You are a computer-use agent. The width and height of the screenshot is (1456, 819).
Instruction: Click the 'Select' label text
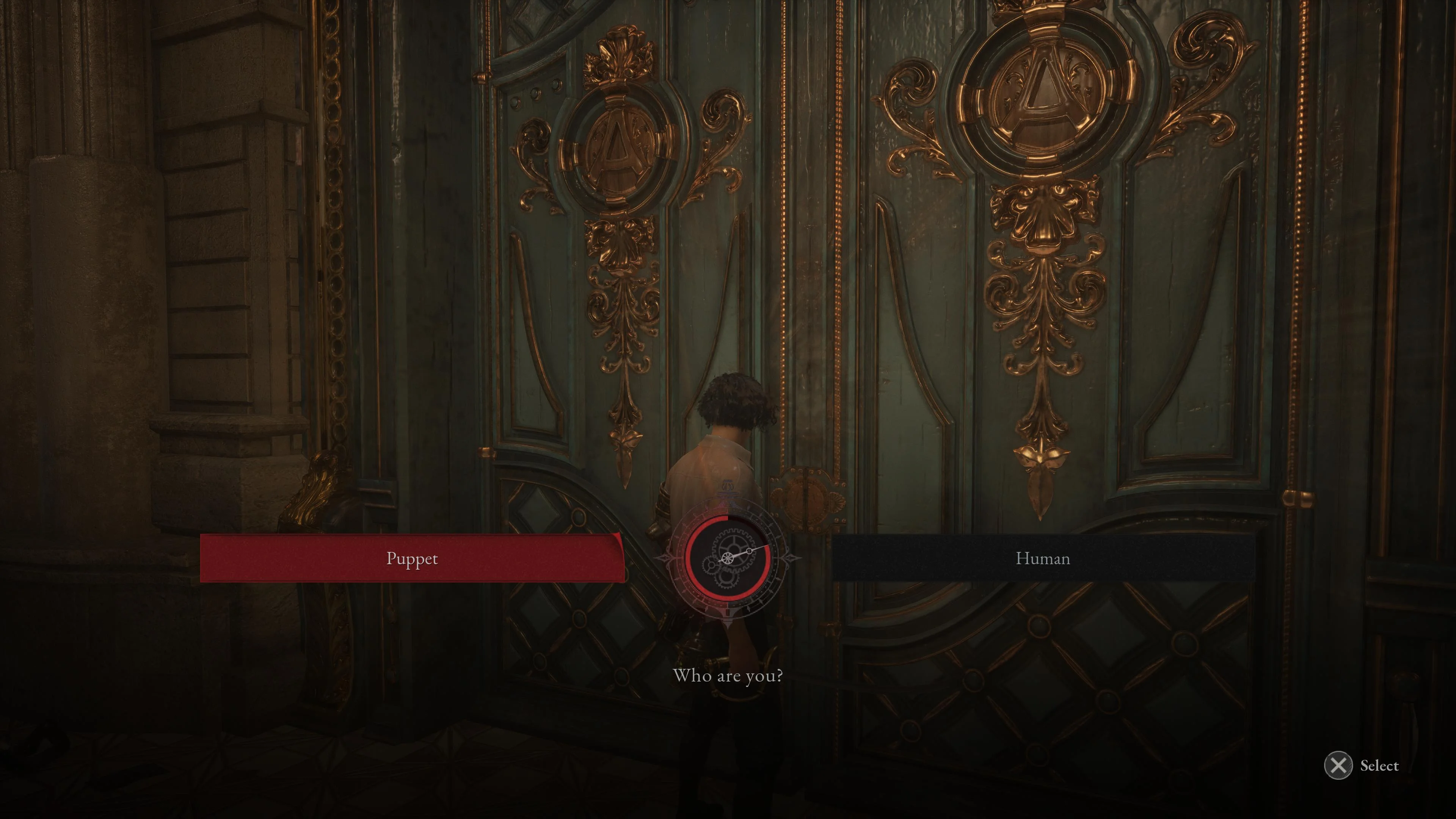1379,765
